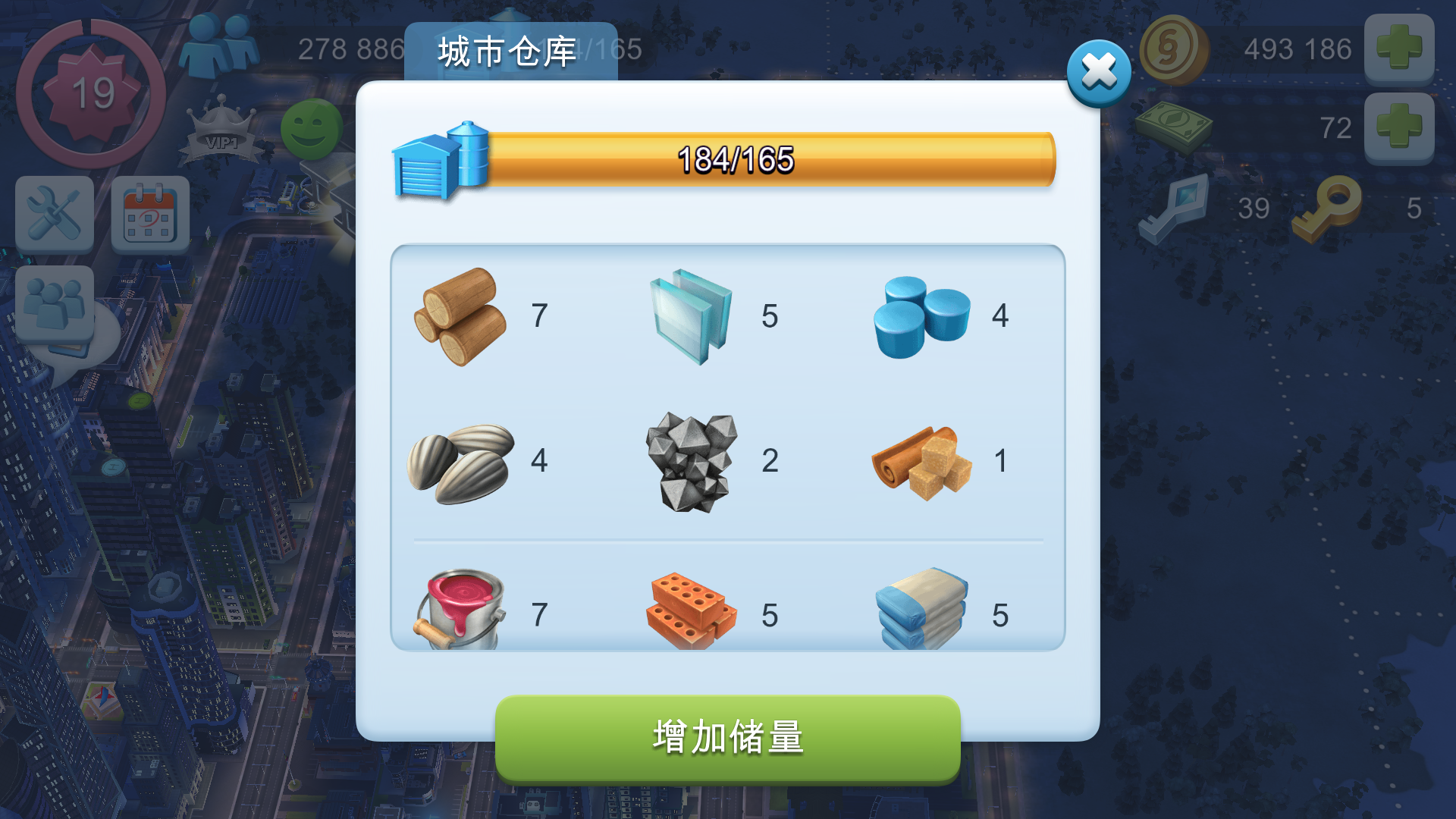Open the tools/wrench settings panel
Viewport: 1456px width, 819px height.
54,214
